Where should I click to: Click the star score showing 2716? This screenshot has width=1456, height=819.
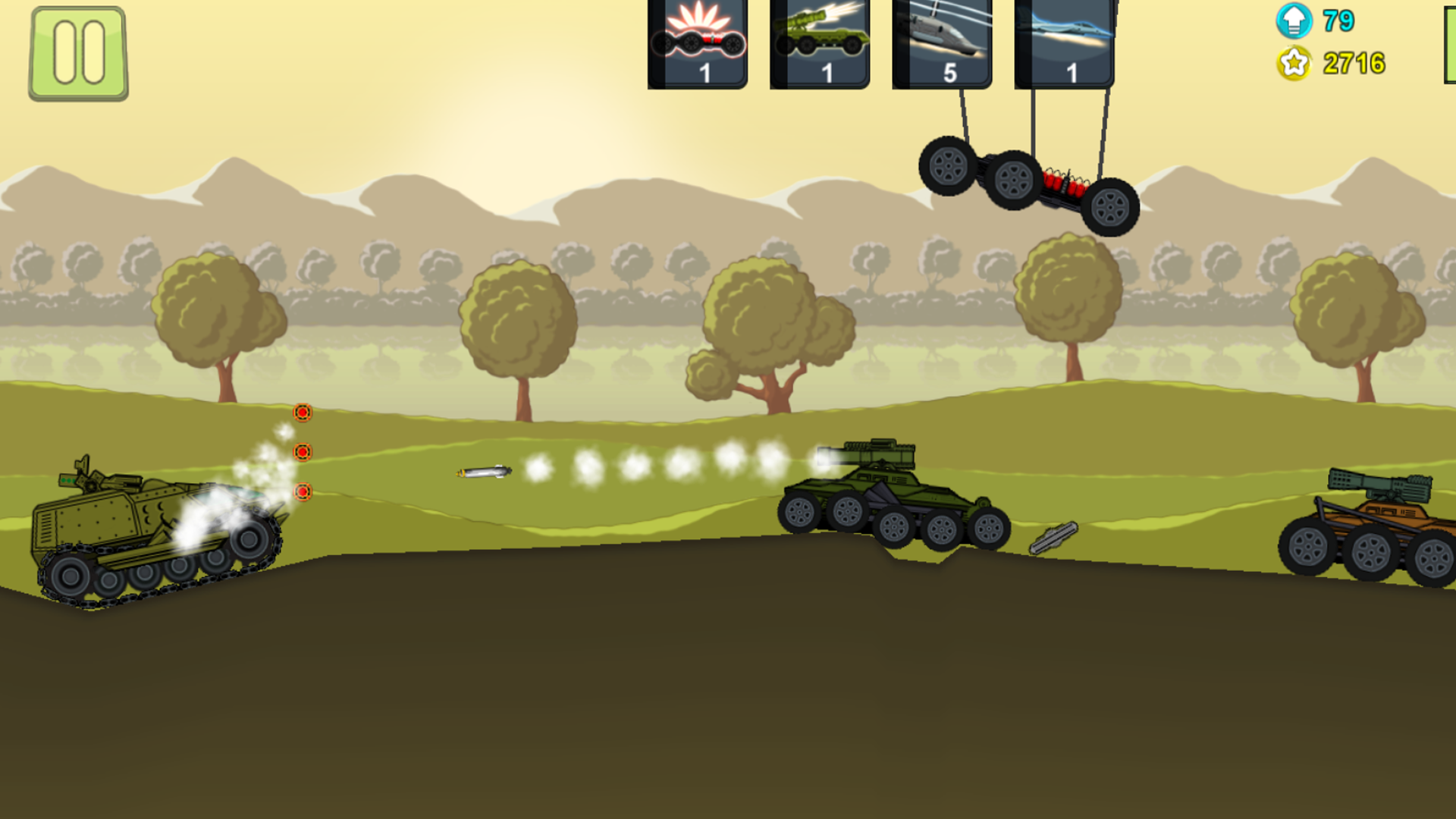point(1353,64)
